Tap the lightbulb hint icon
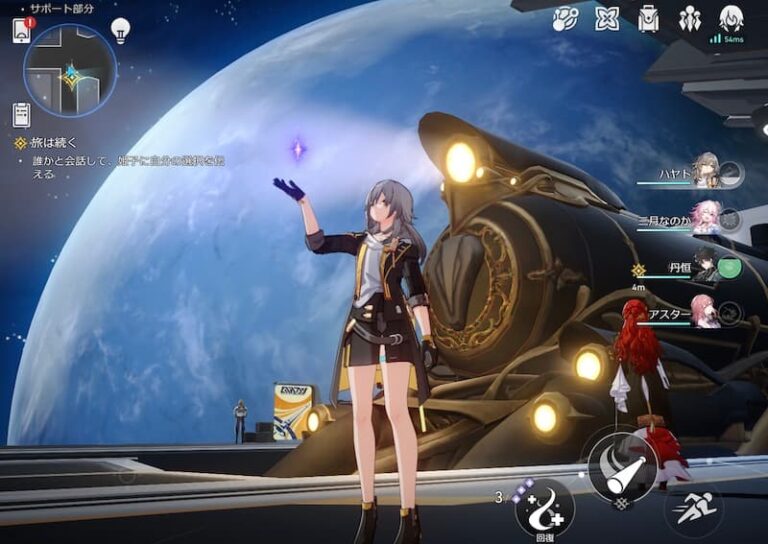768x544 pixels. pos(120,29)
